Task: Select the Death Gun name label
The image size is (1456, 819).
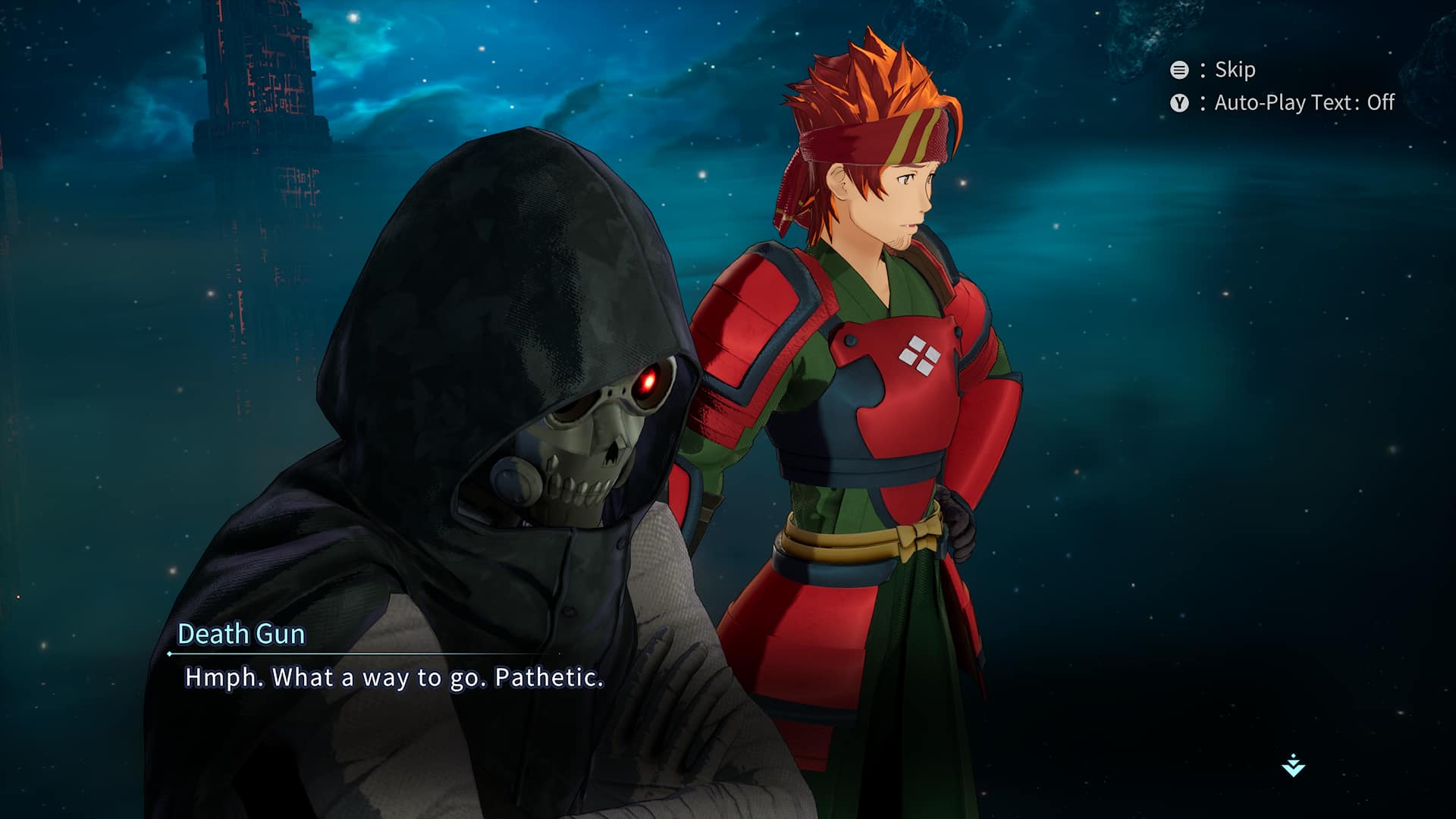Action: click(243, 635)
